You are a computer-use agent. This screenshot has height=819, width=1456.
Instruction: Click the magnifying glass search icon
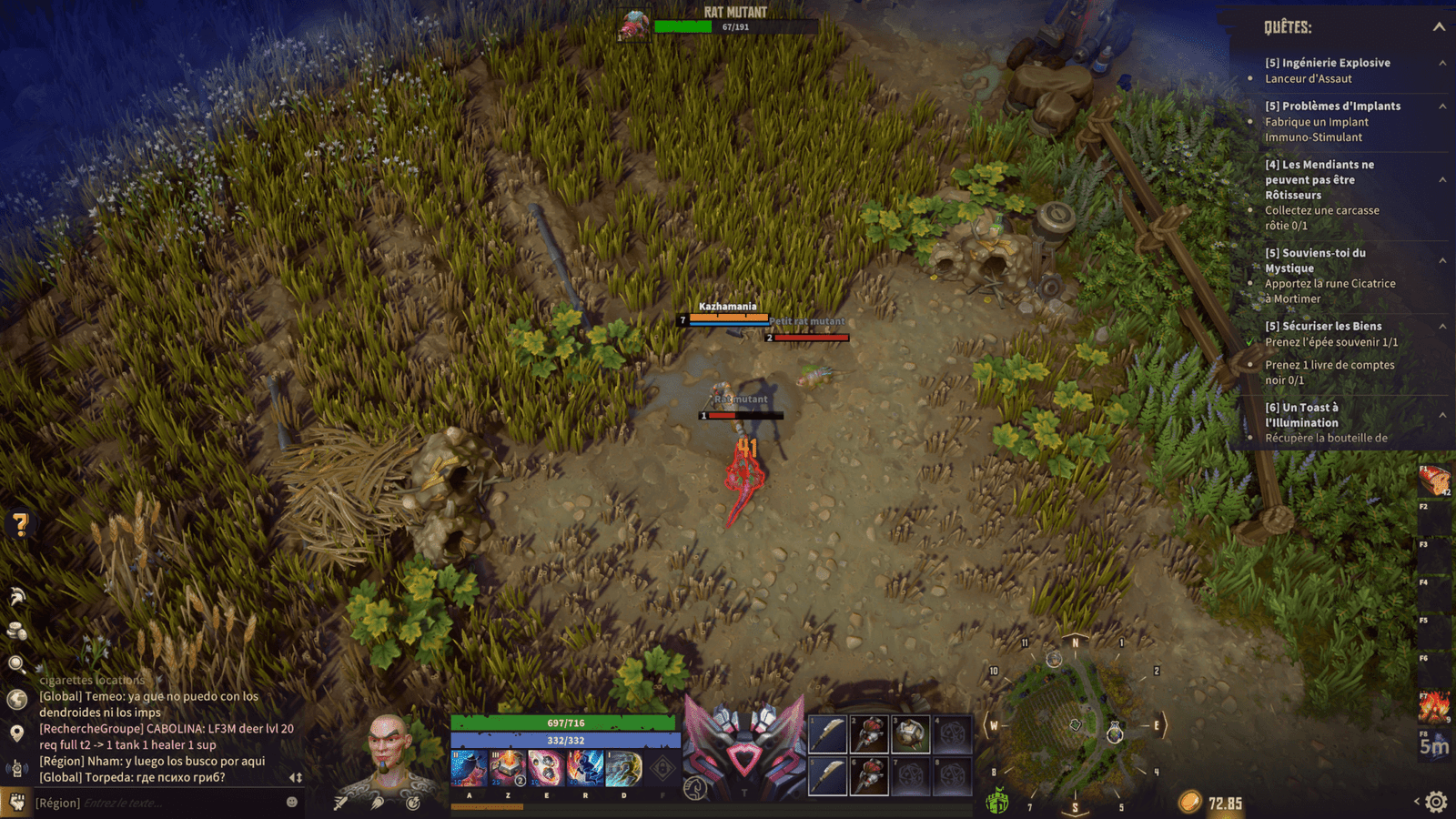tap(16, 664)
